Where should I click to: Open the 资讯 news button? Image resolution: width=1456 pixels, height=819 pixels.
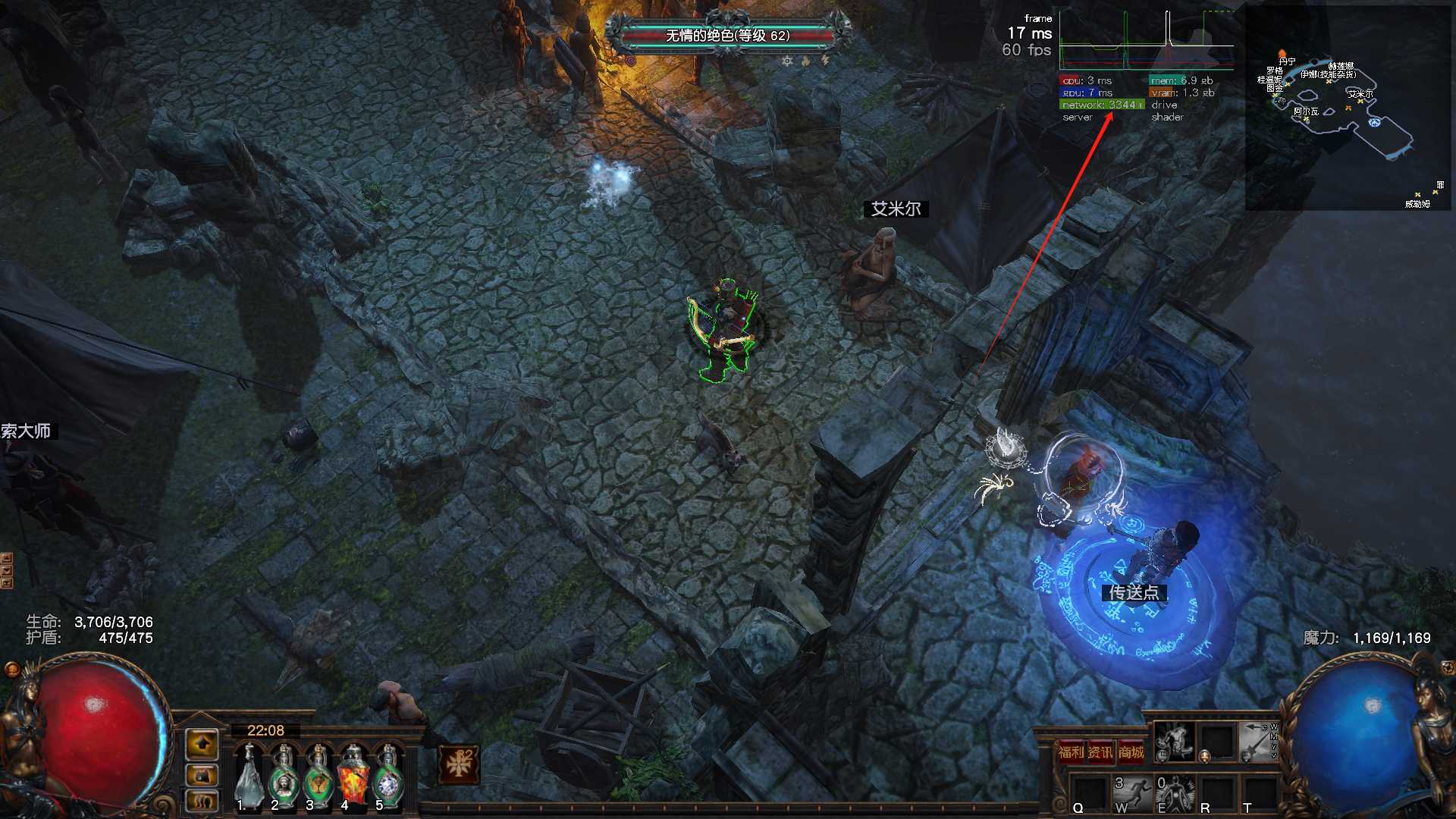1100,752
